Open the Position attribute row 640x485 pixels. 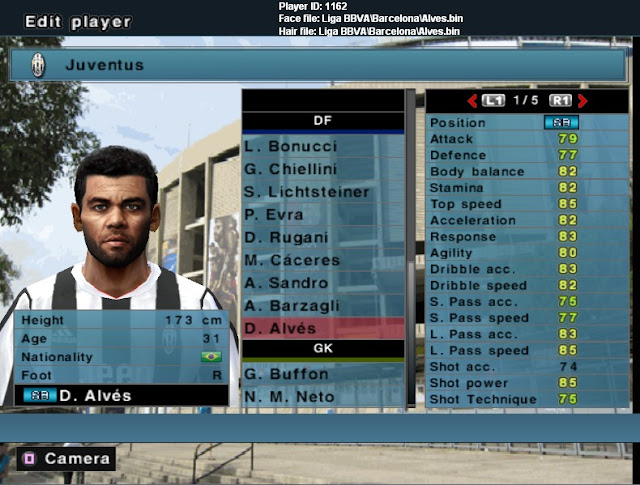coord(505,122)
